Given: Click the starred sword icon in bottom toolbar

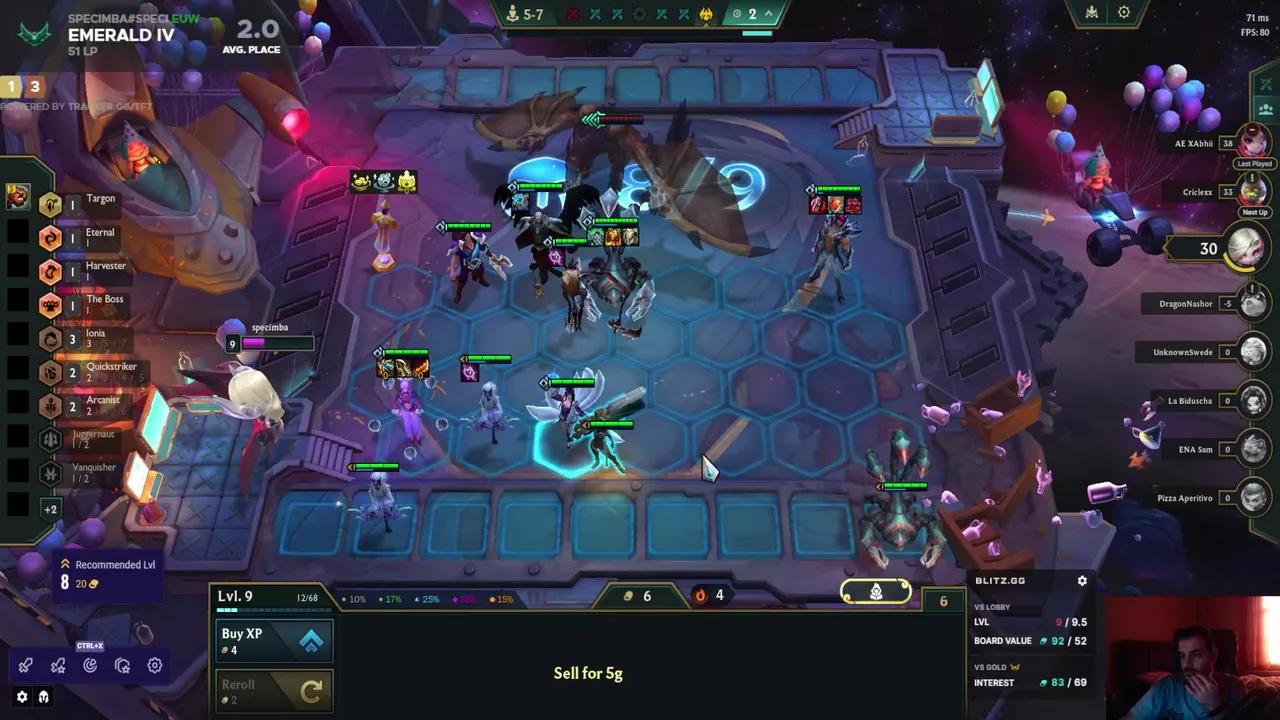Looking at the screenshot, I should coord(58,666).
